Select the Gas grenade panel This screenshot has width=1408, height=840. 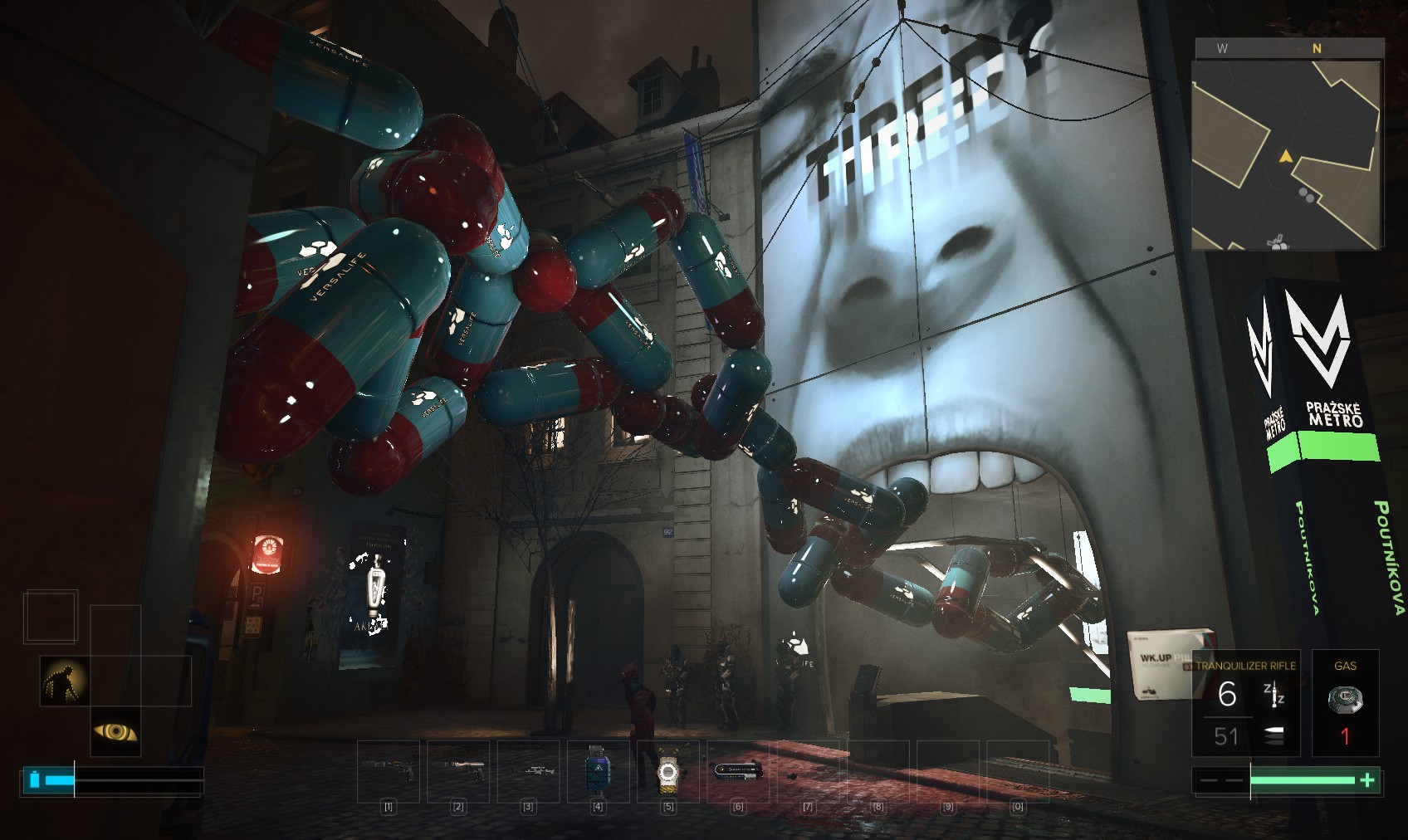(1345, 703)
